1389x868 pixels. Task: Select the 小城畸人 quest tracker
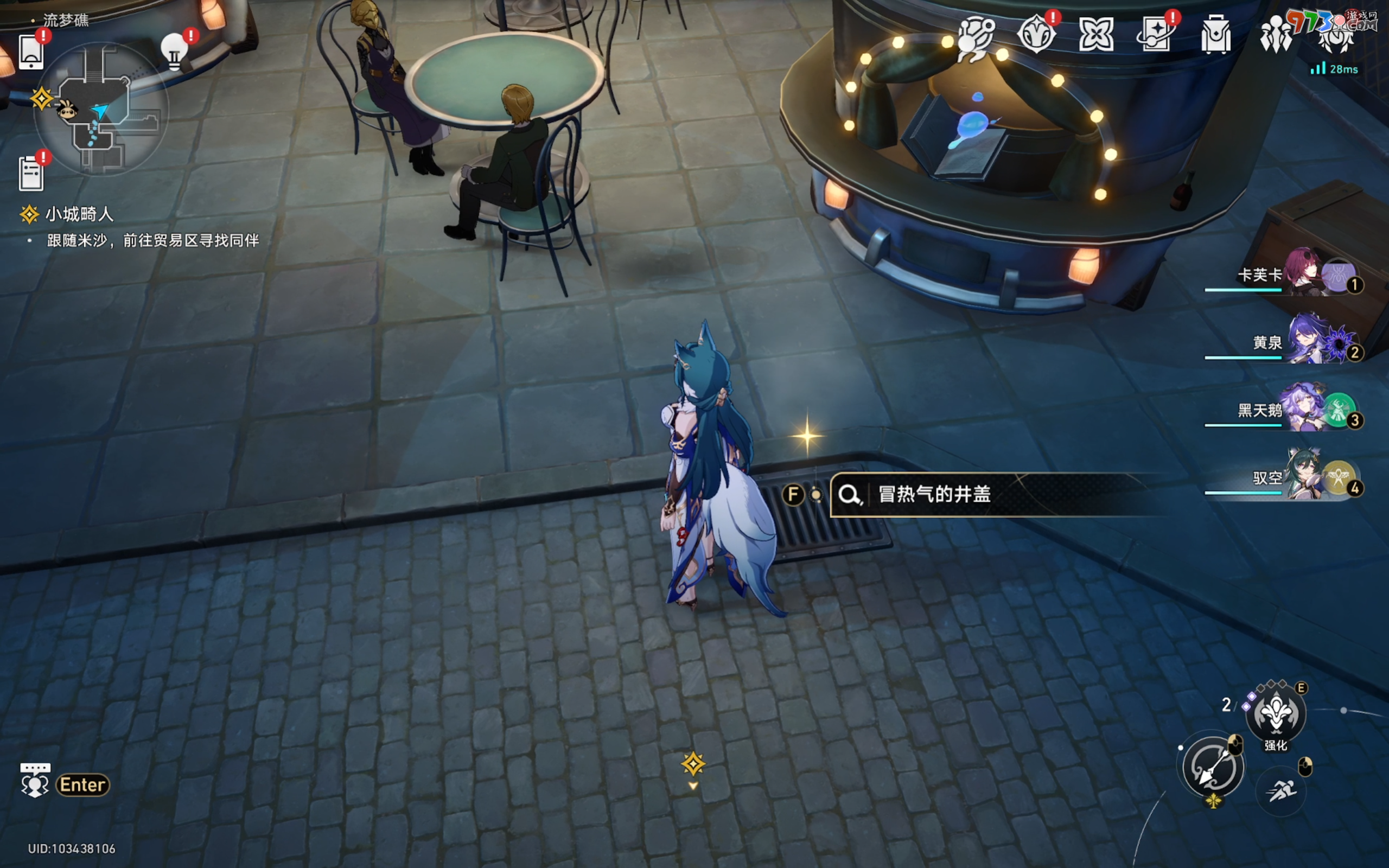click(79, 214)
